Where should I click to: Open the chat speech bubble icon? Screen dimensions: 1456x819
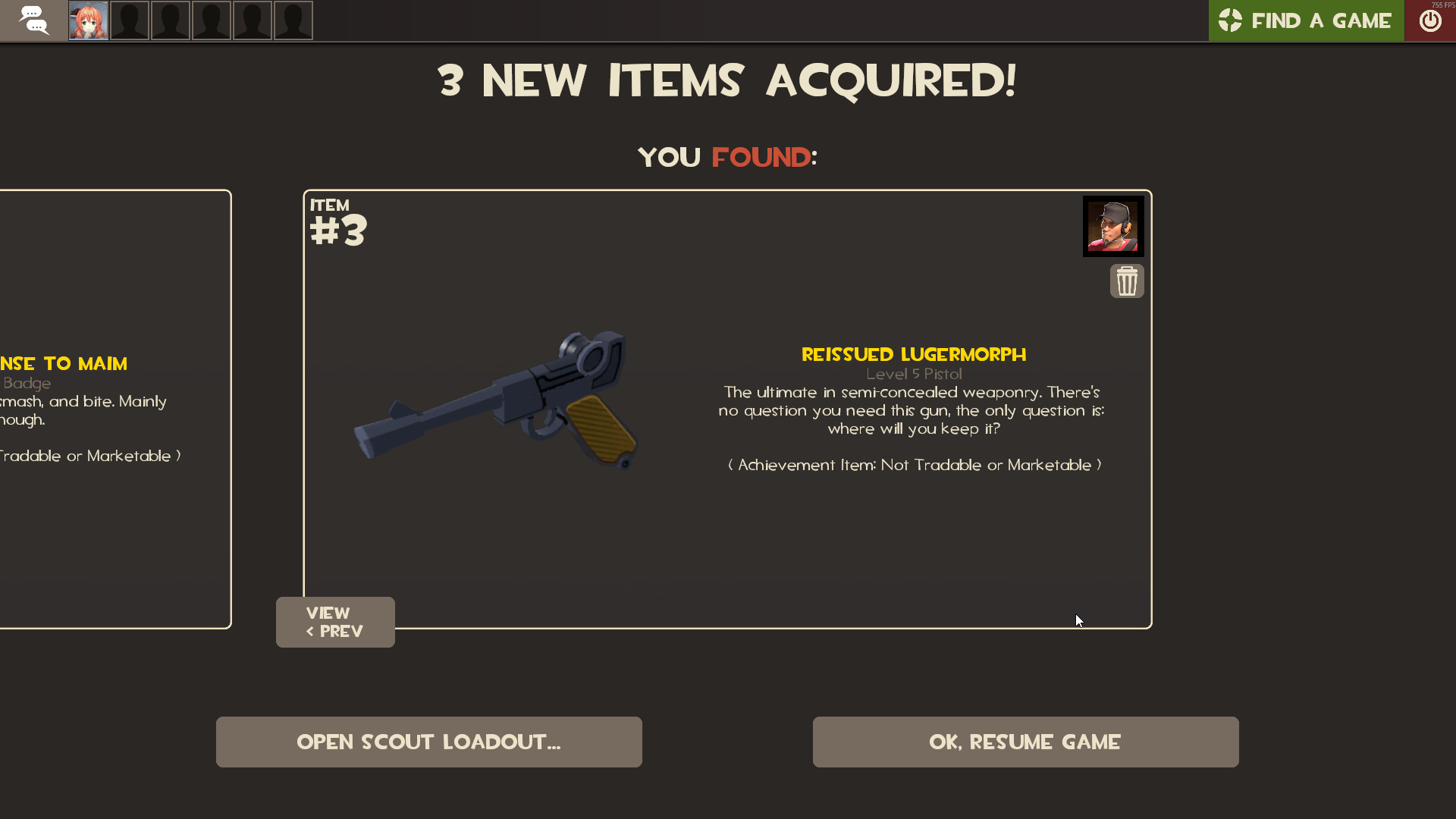33,20
